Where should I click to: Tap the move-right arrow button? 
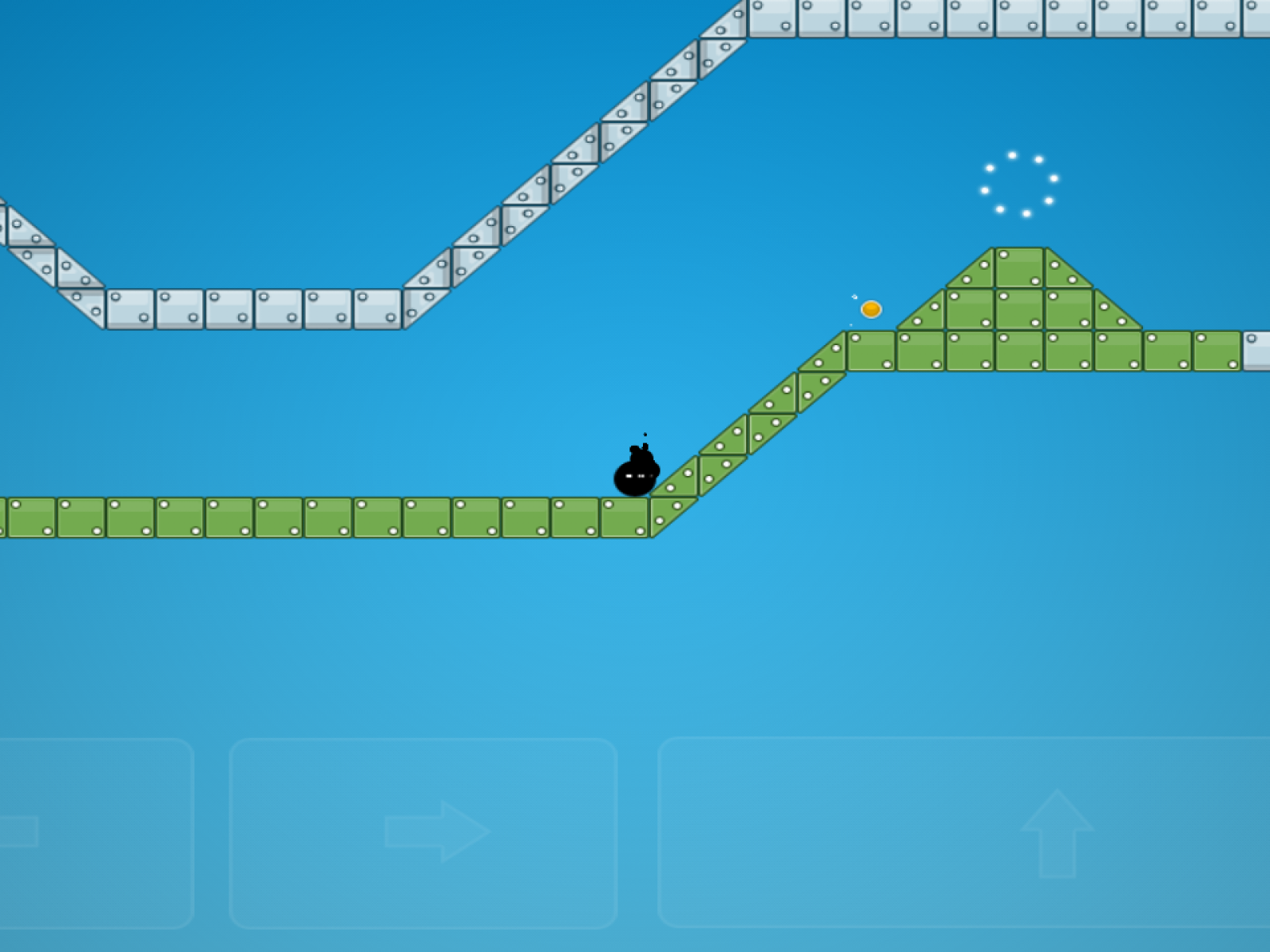pyautogui.click(x=424, y=832)
